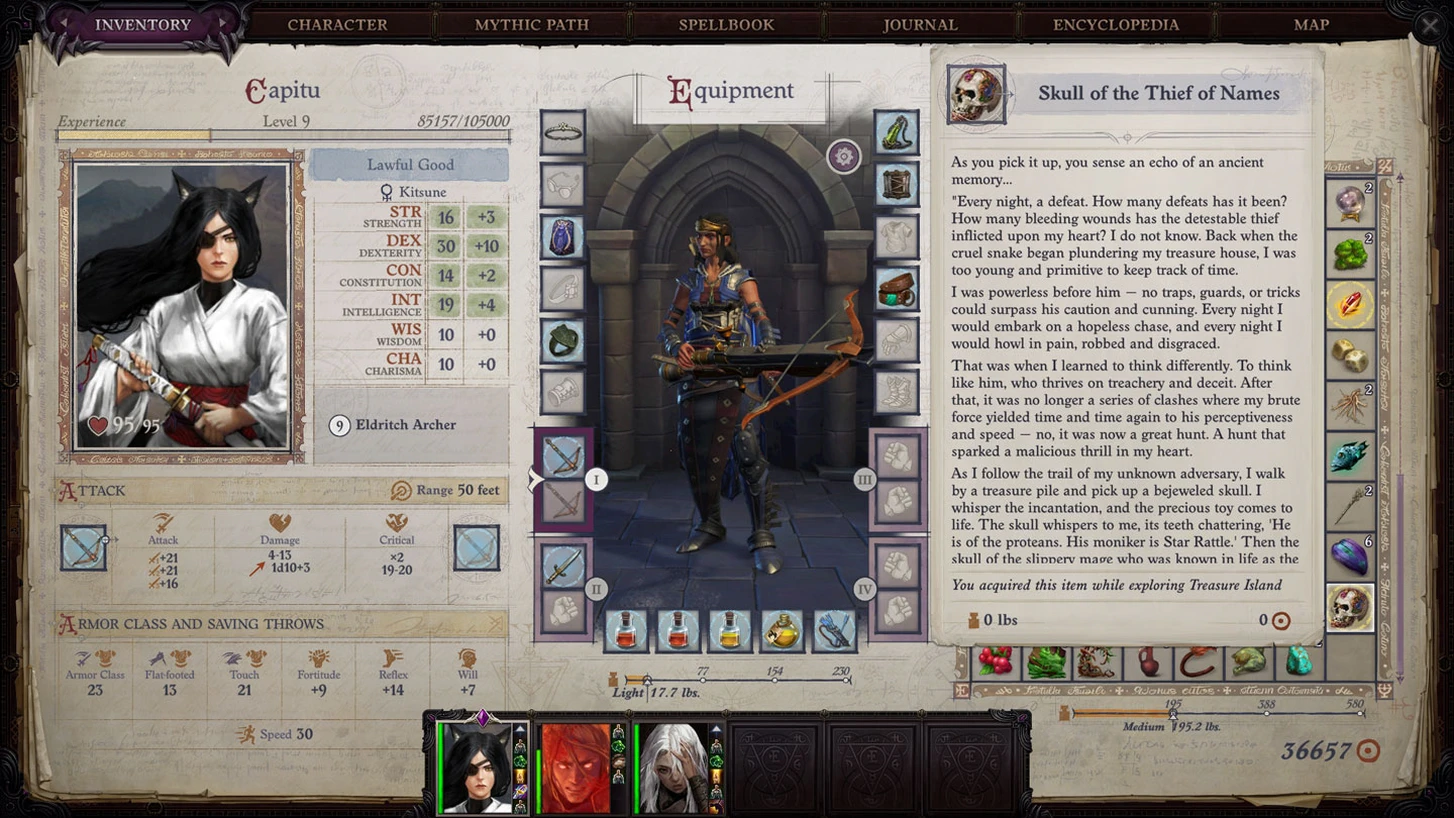Image resolution: width=1454 pixels, height=818 pixels.
Task: Select the arrow quiver quick slot
Action: pos(834,631)
